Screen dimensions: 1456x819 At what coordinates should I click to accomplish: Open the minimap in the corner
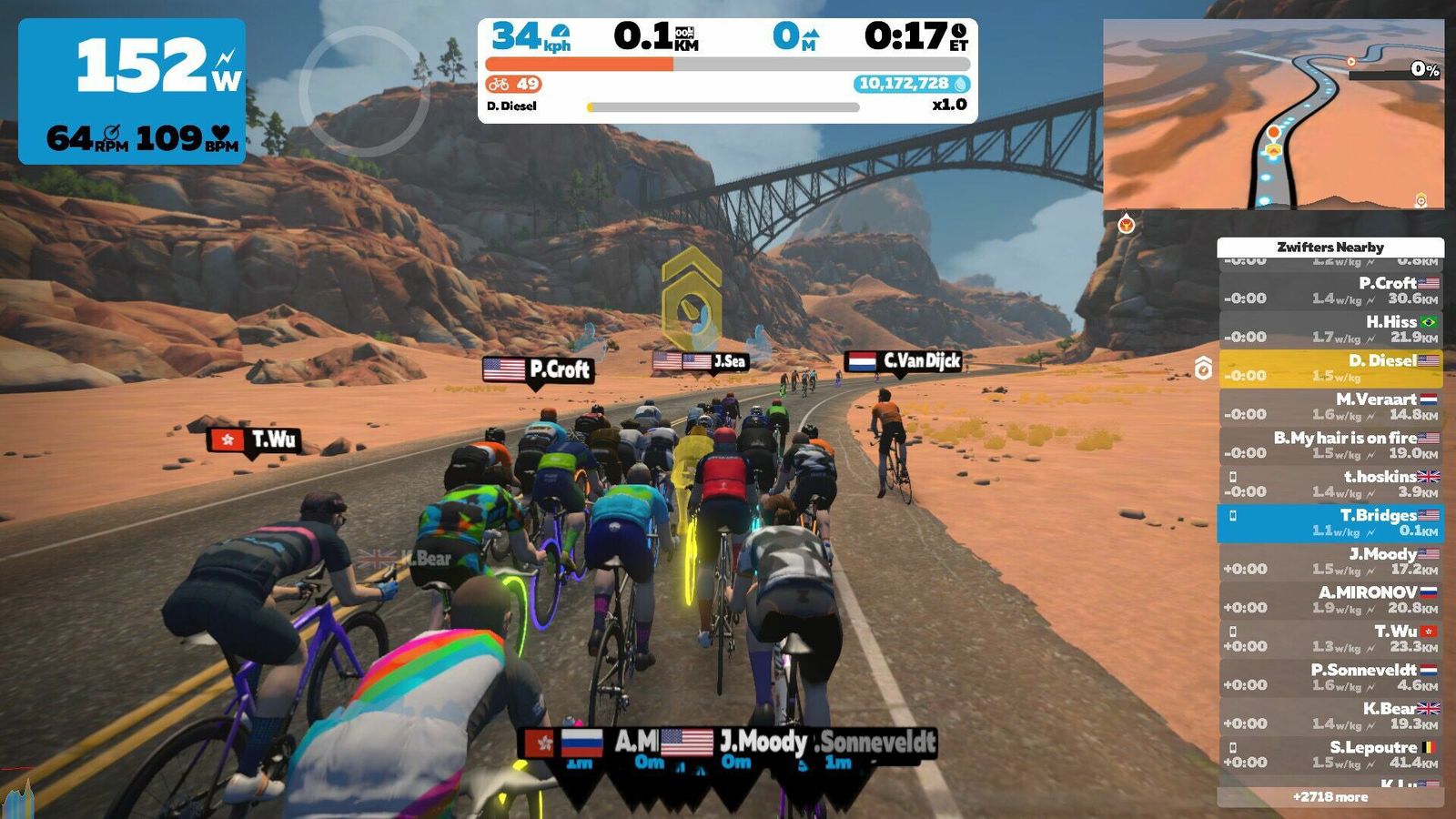pyautogui.click(x=1273, y=115)
